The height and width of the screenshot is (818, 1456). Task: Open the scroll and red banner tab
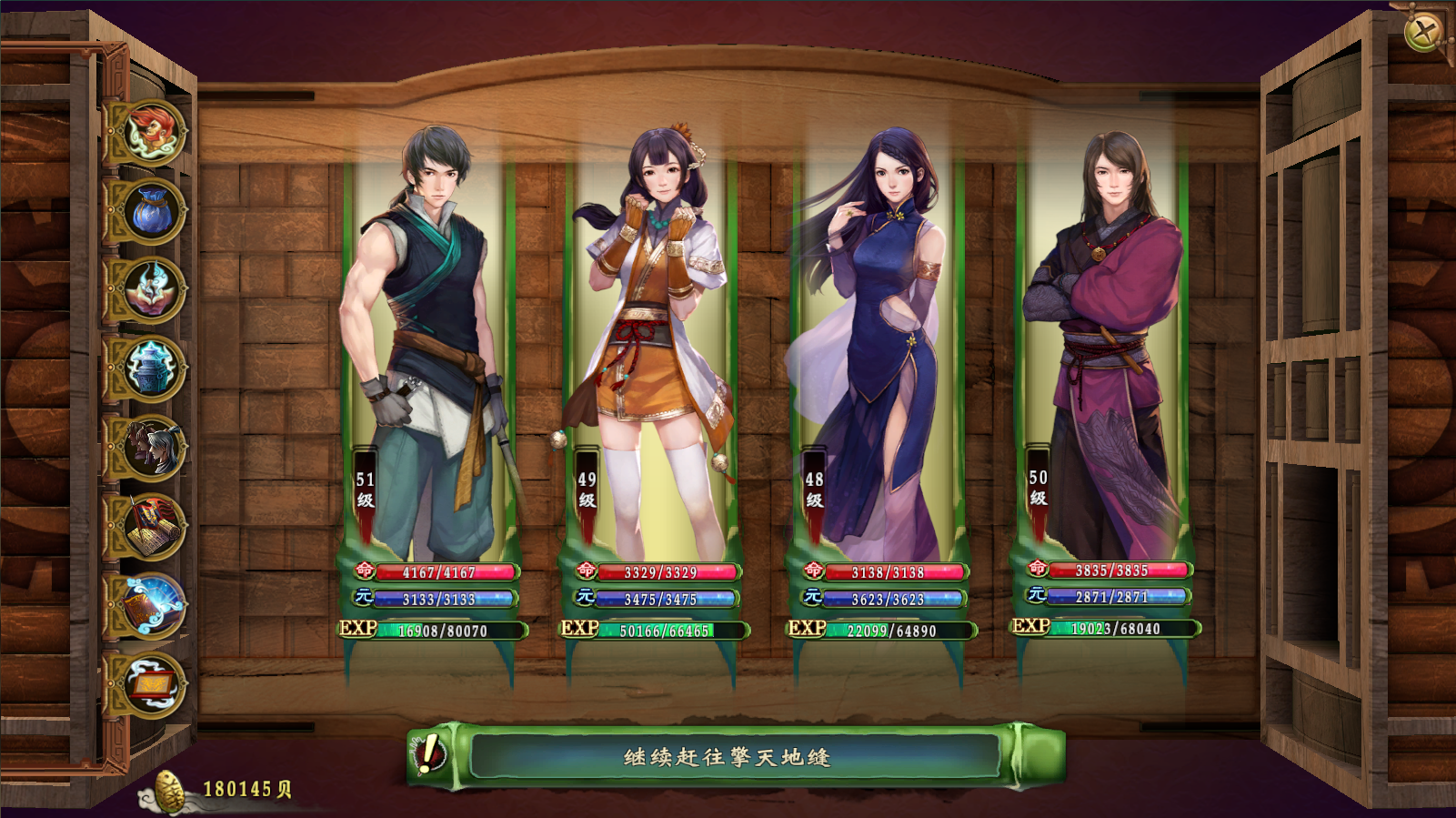[151, 527]
